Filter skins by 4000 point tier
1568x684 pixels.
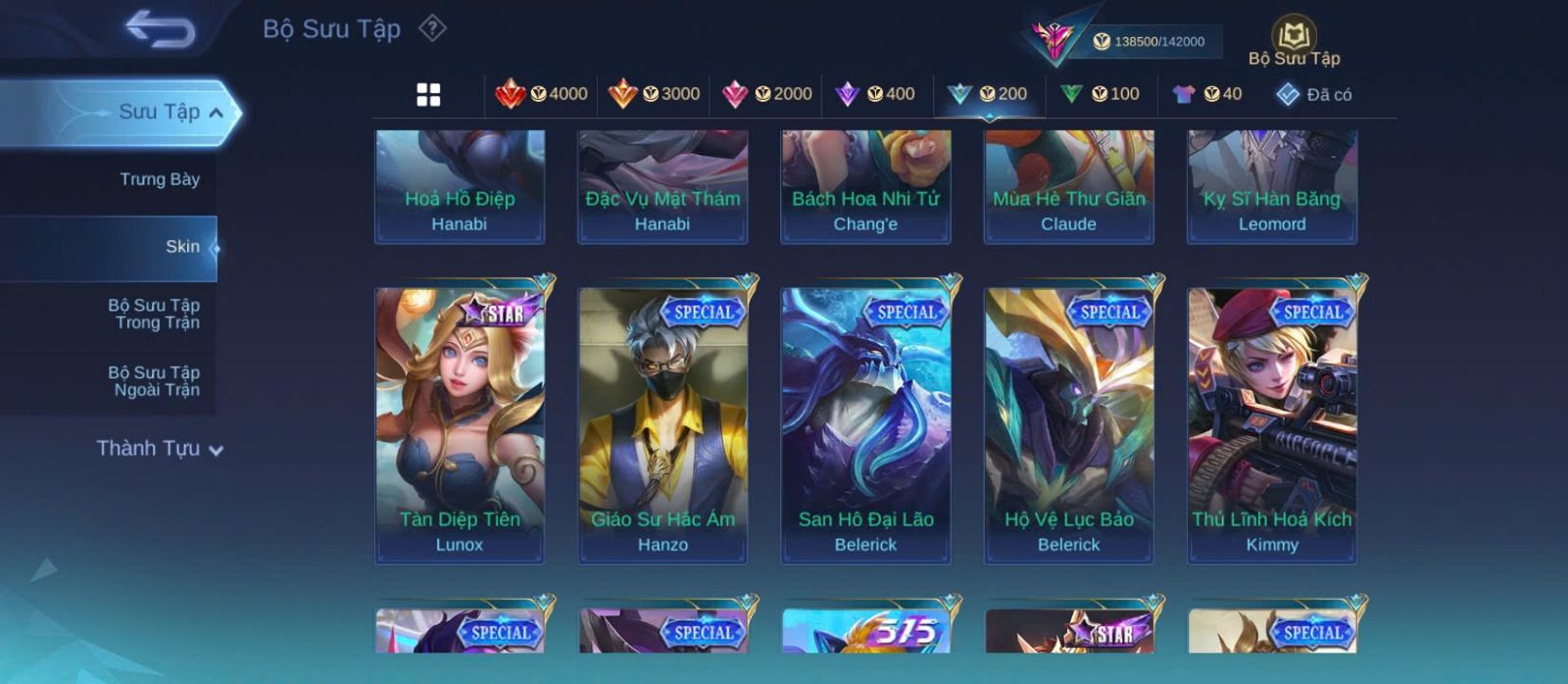tap(541, 94)
